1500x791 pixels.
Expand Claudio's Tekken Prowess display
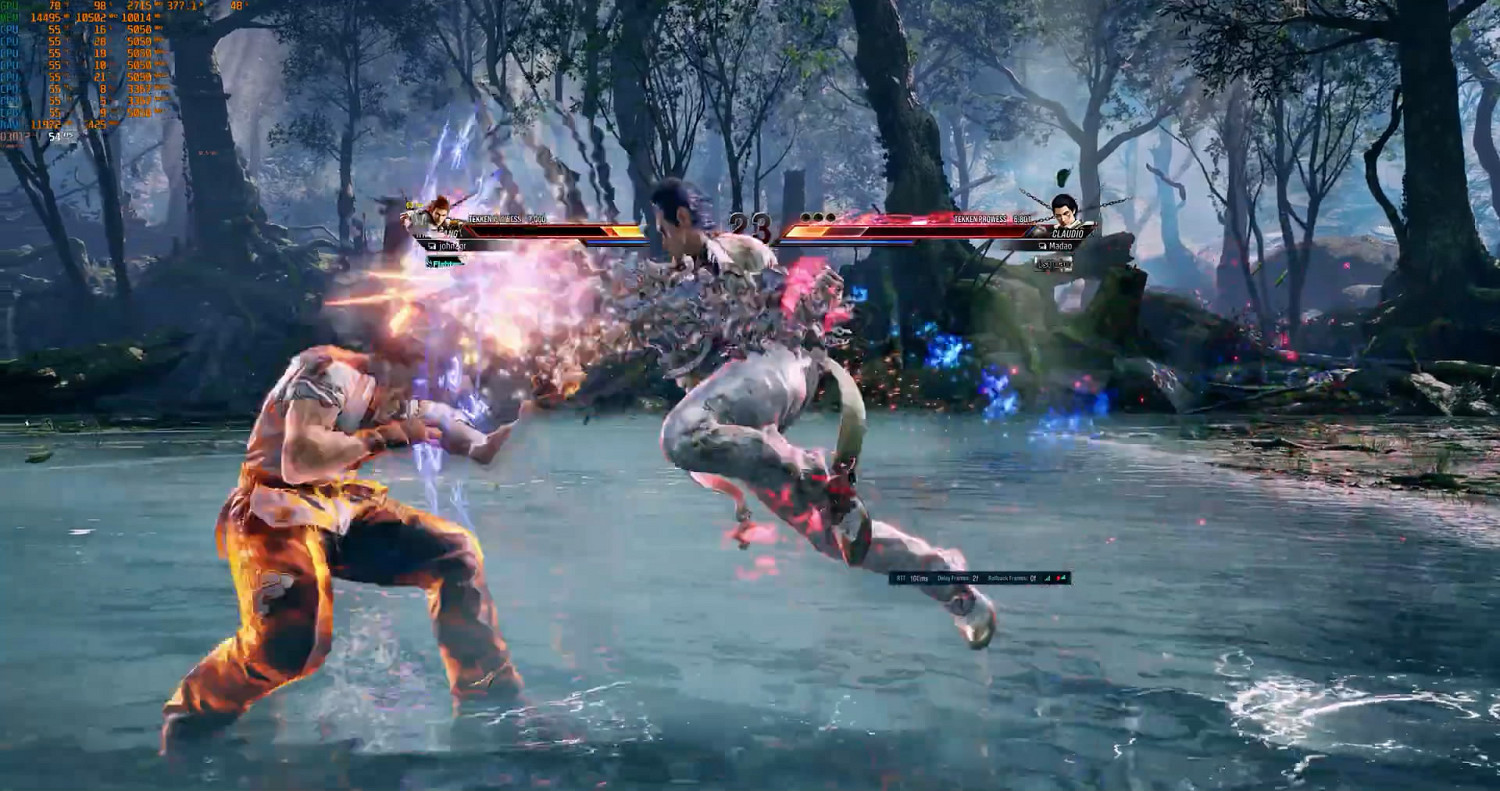tap(991, 219)
